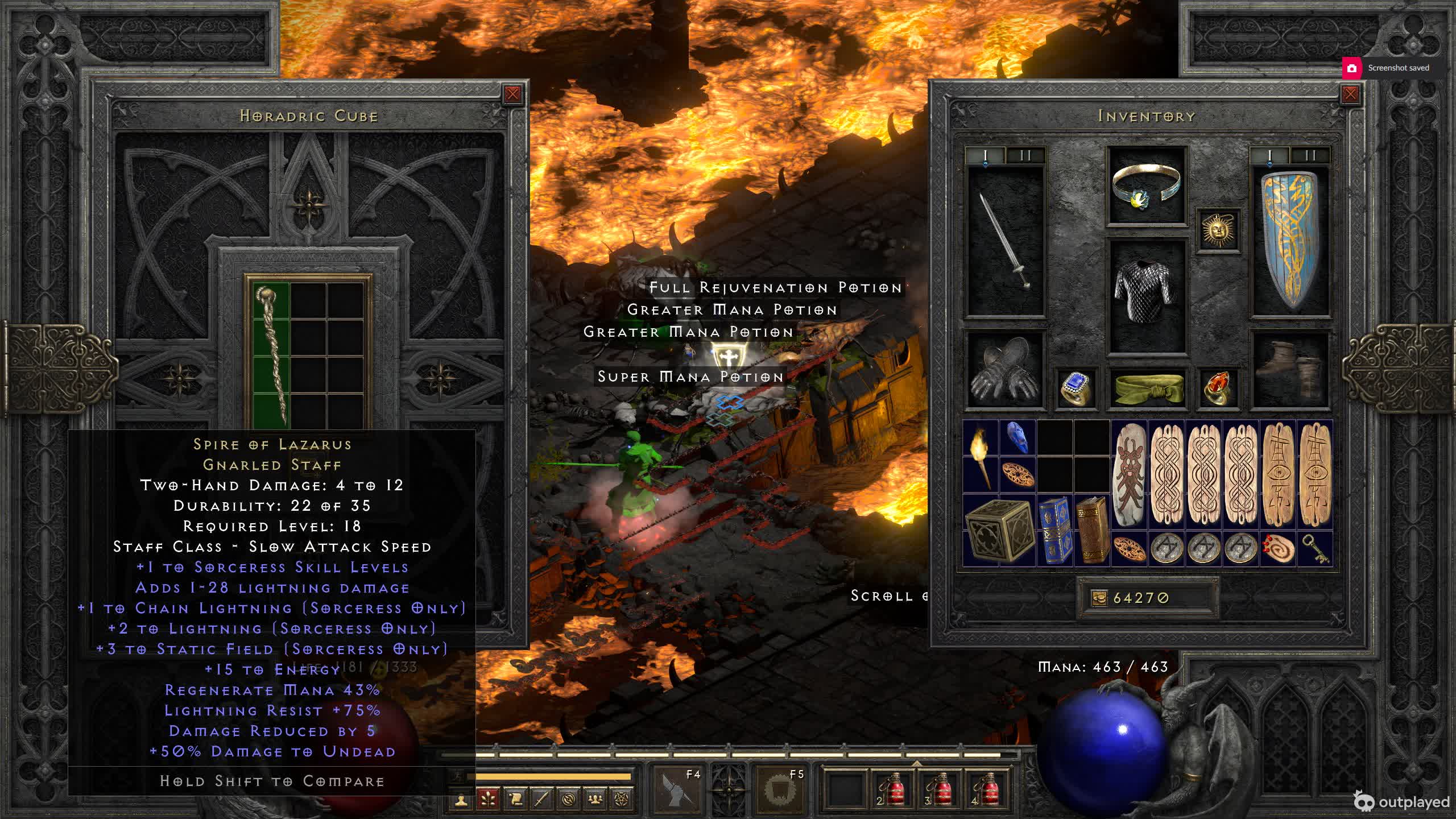Pick up the flaming torch in inventory
This screenshot has height=819, width=1456.
[x=981, y=457]
